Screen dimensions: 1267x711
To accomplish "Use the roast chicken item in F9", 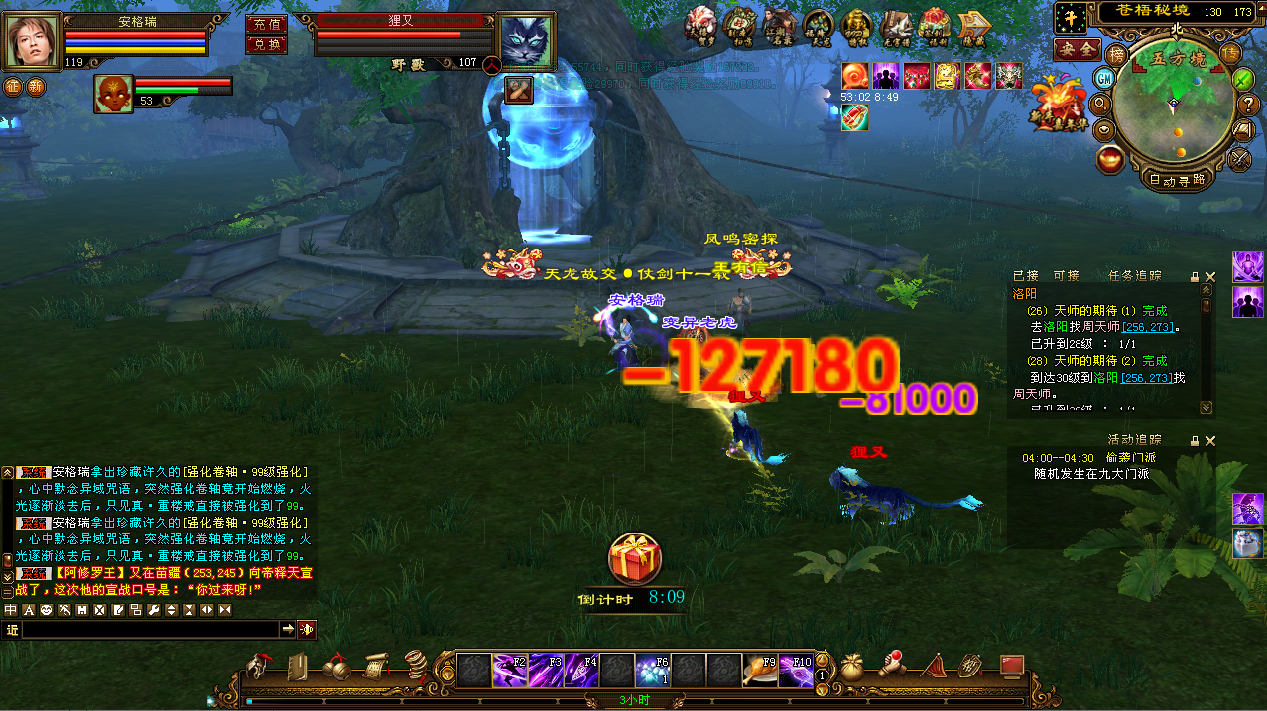I will pos(758,669).
